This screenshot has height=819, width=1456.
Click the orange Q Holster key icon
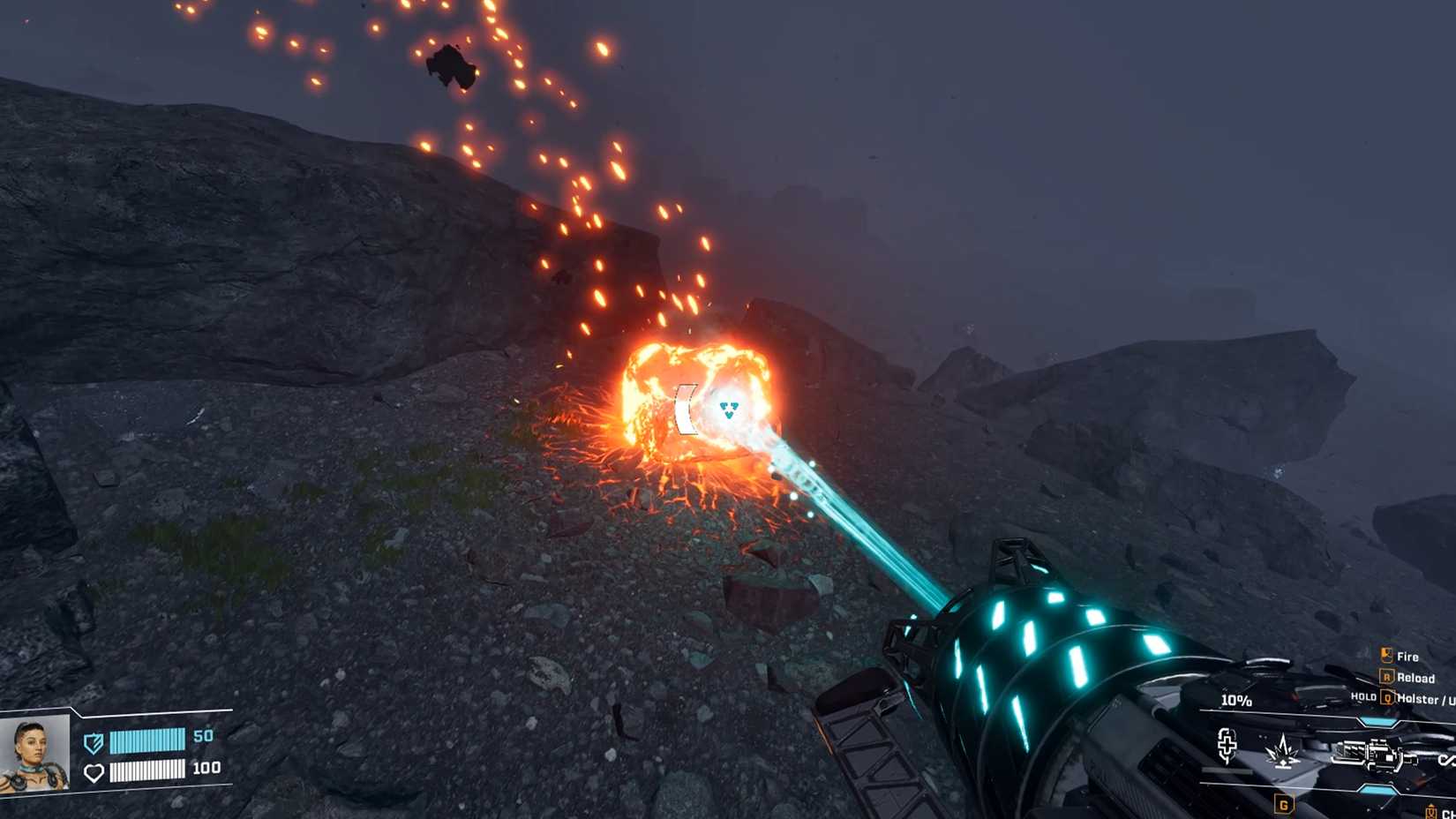pyautogui.click(x=1388, y=699)
